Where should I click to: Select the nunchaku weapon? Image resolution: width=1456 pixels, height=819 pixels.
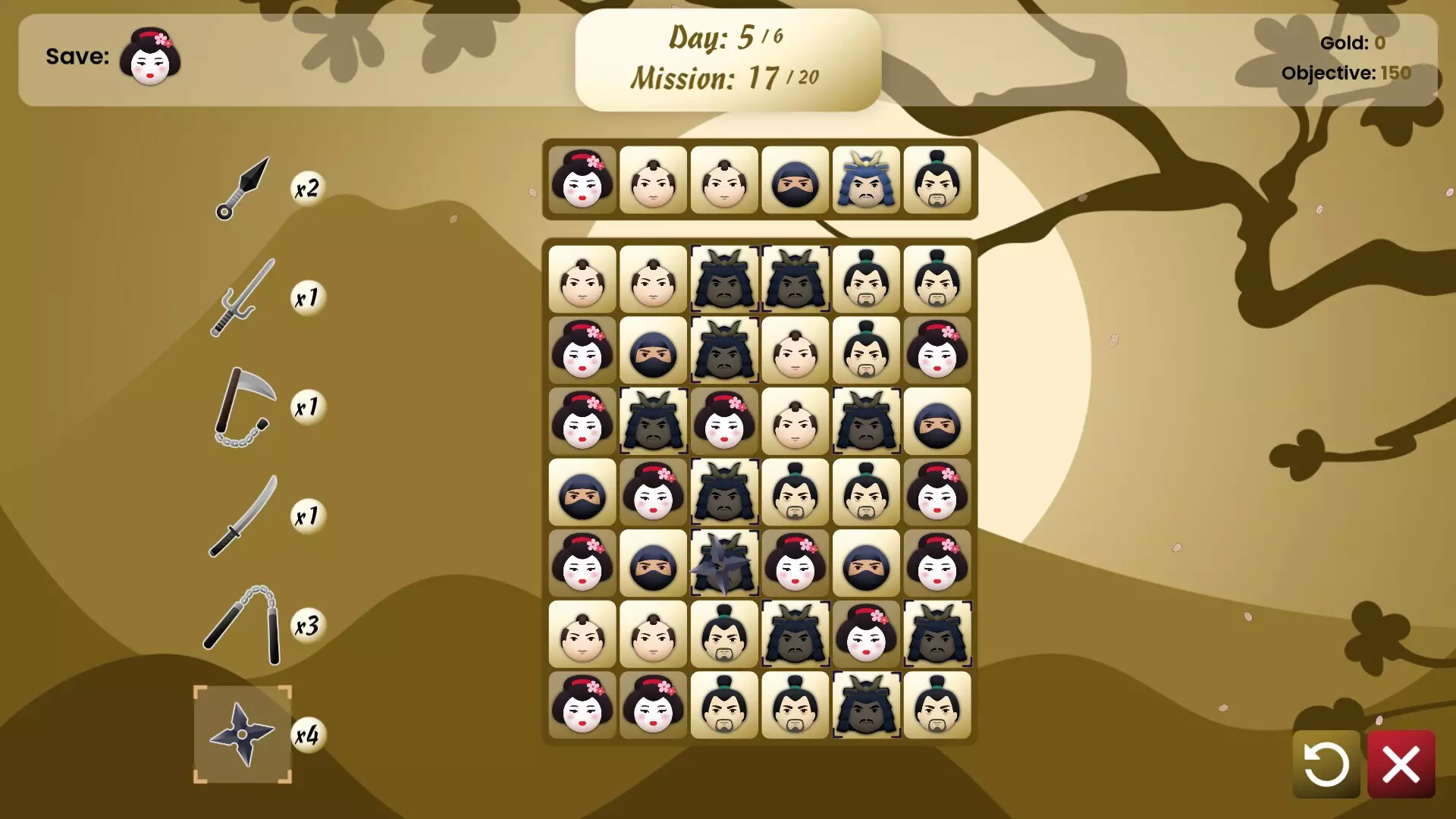tap(243, 624)
